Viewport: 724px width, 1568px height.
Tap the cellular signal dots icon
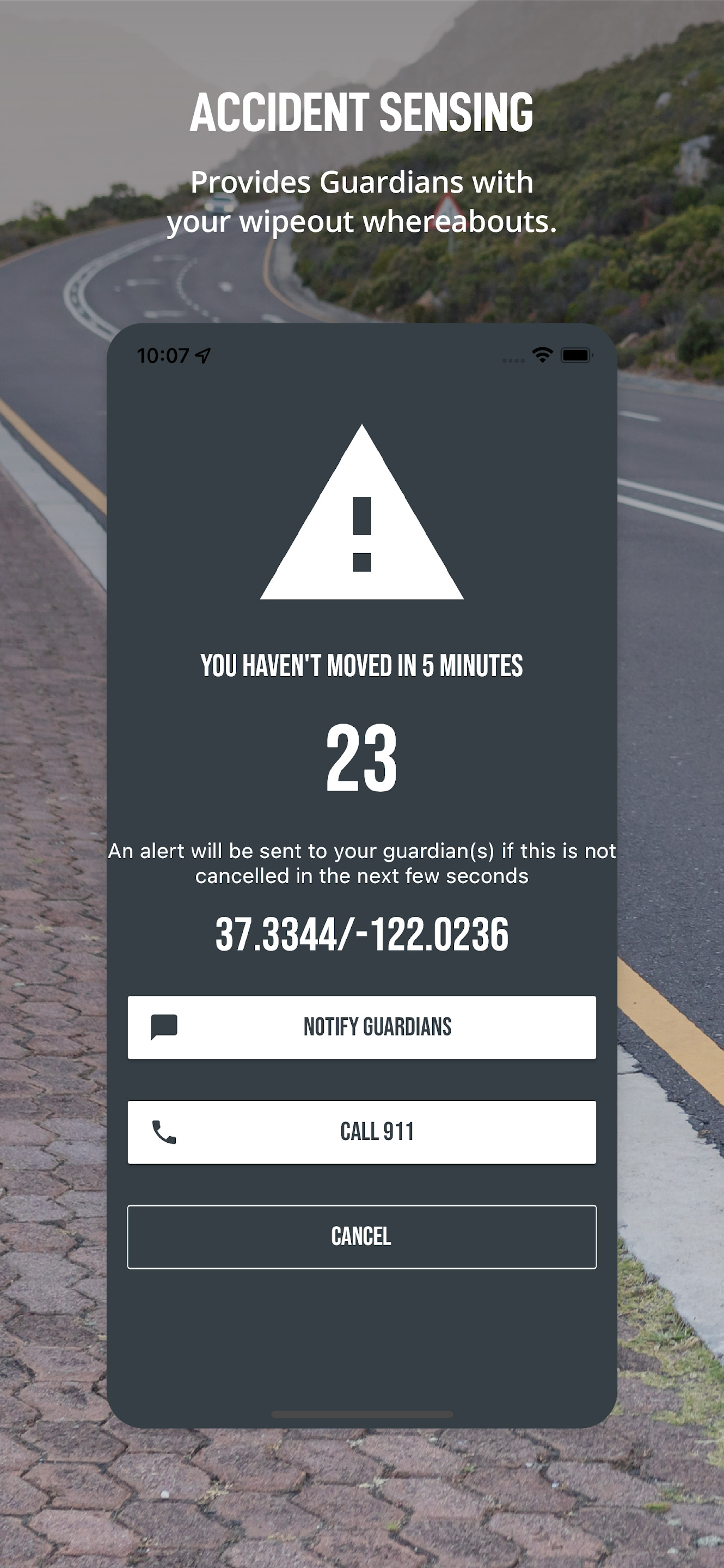[x=513, y=359]
